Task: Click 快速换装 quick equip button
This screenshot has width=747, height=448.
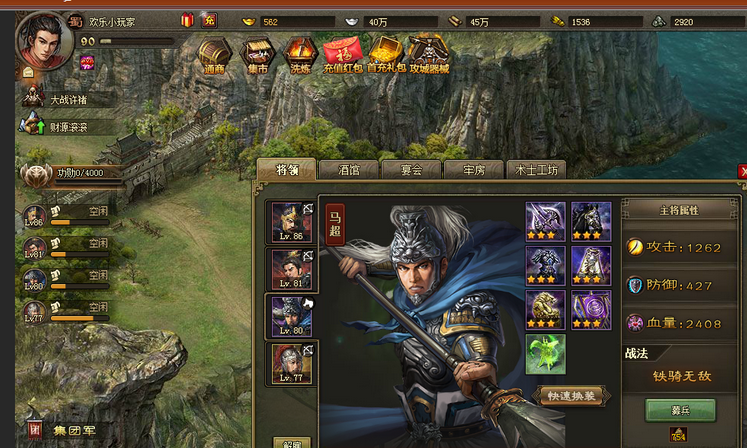Action: [x=572, y=396]
